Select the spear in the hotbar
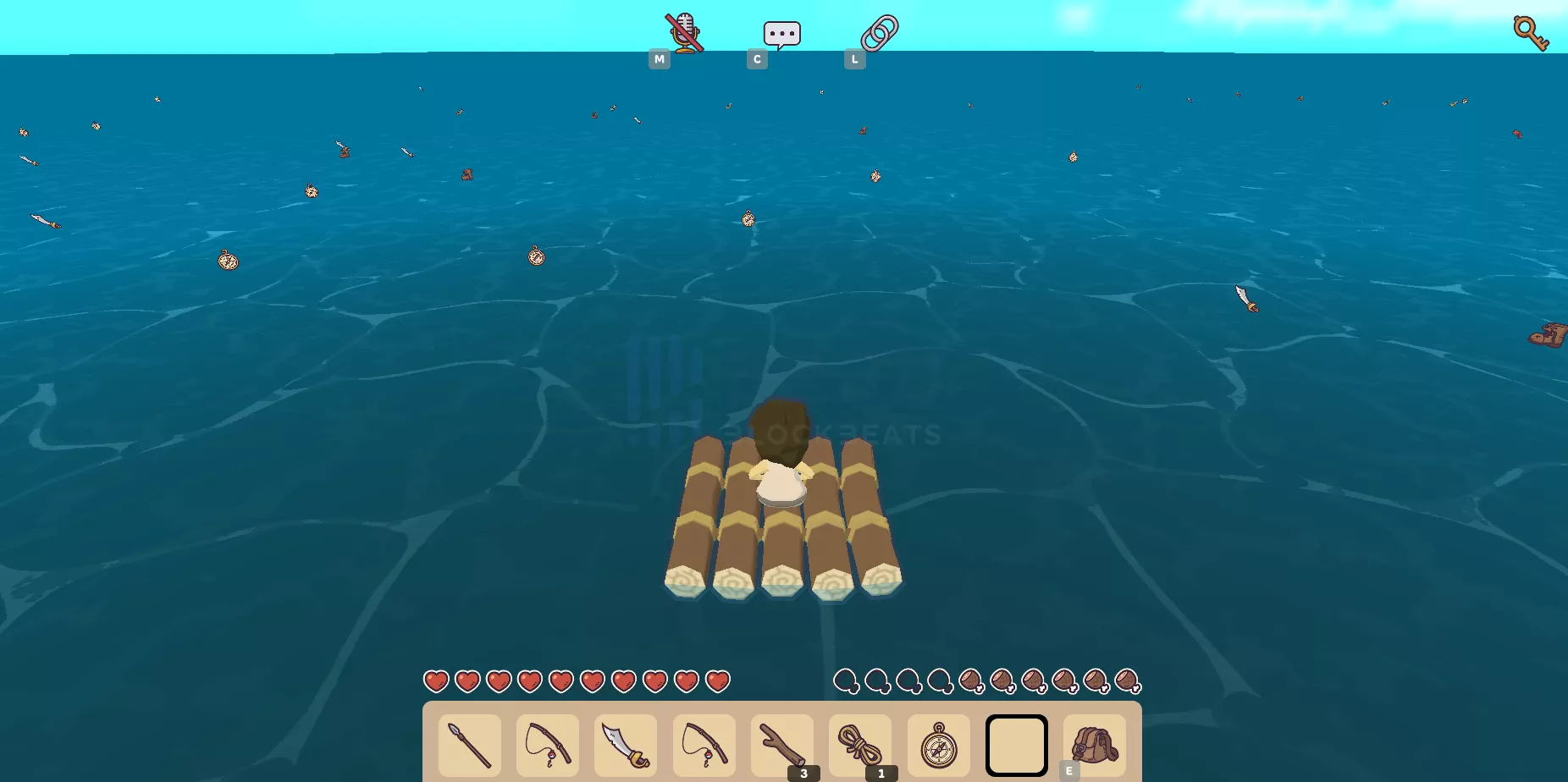 coord(469,745)
